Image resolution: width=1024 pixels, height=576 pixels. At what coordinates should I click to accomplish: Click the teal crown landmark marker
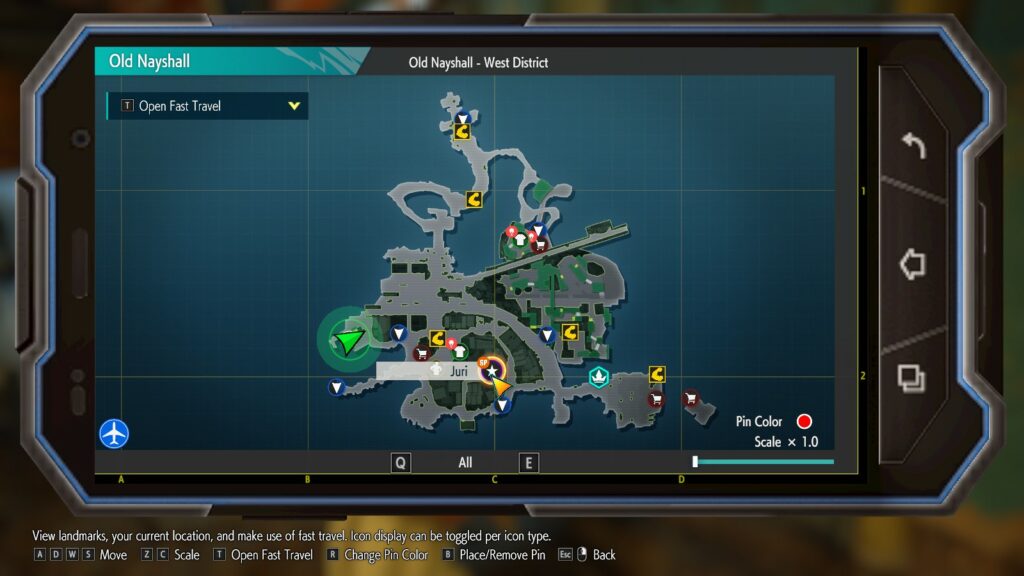pos(599,377)
